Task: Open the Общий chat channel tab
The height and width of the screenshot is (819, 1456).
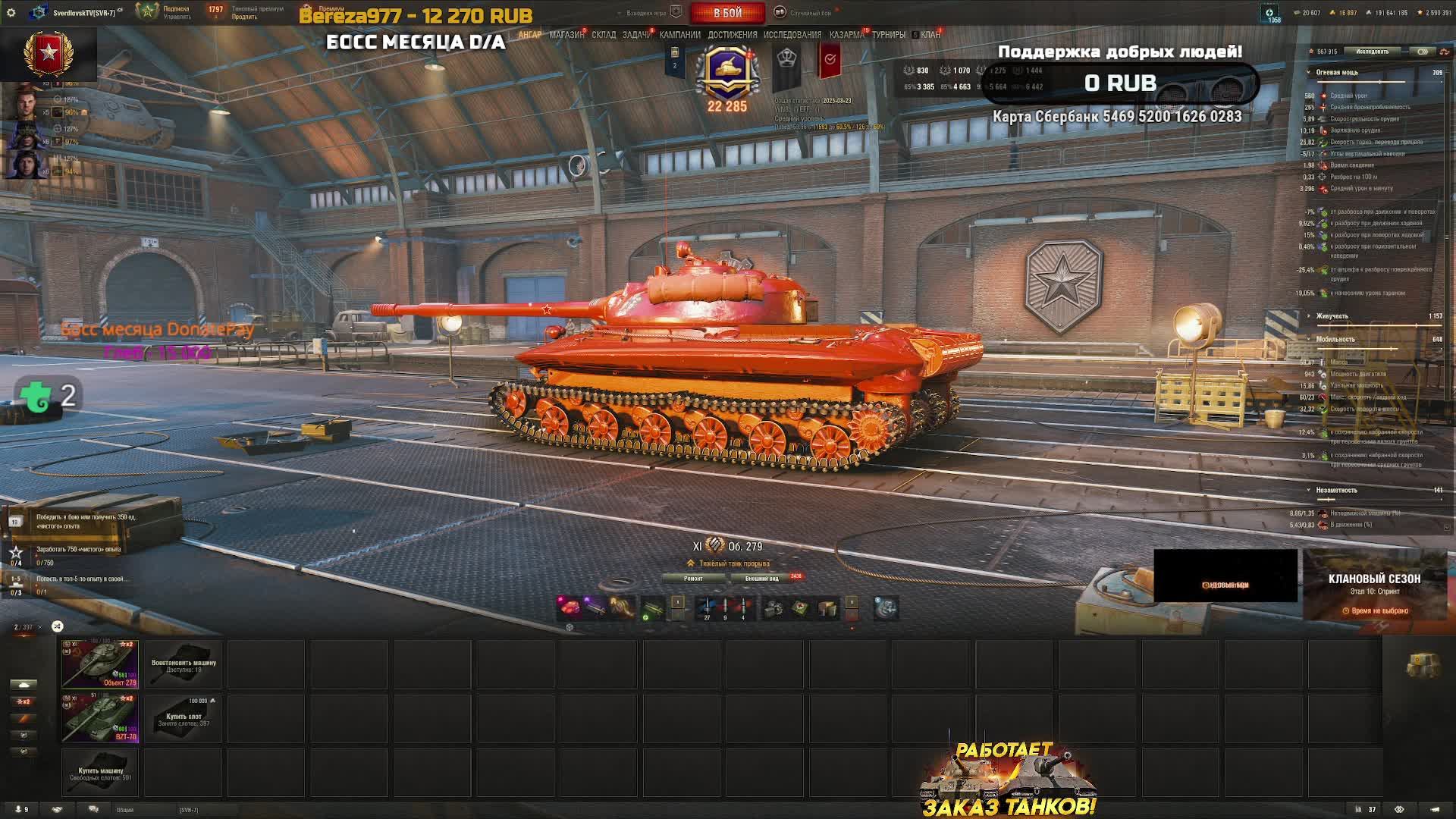Action: (x=125, y=810)
